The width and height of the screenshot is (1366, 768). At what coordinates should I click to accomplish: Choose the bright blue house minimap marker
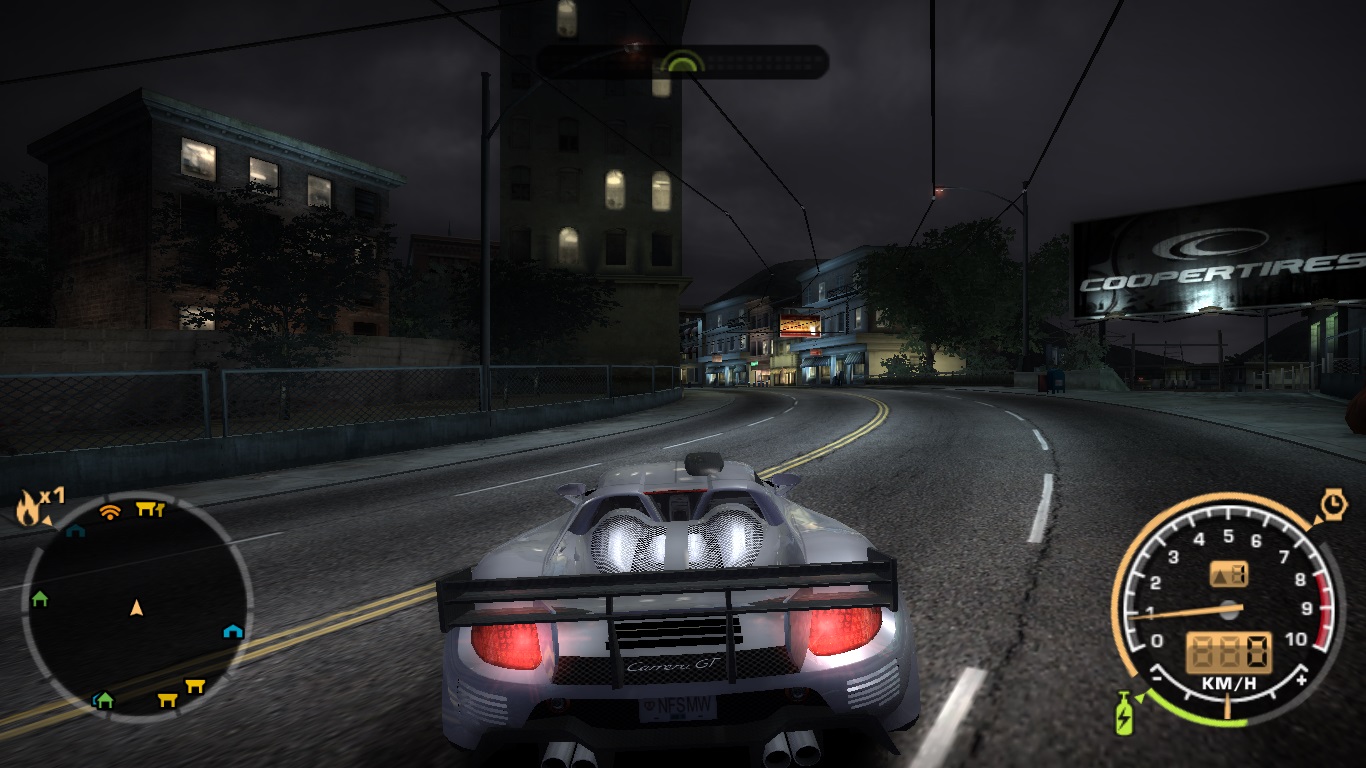tap(233, 631)
